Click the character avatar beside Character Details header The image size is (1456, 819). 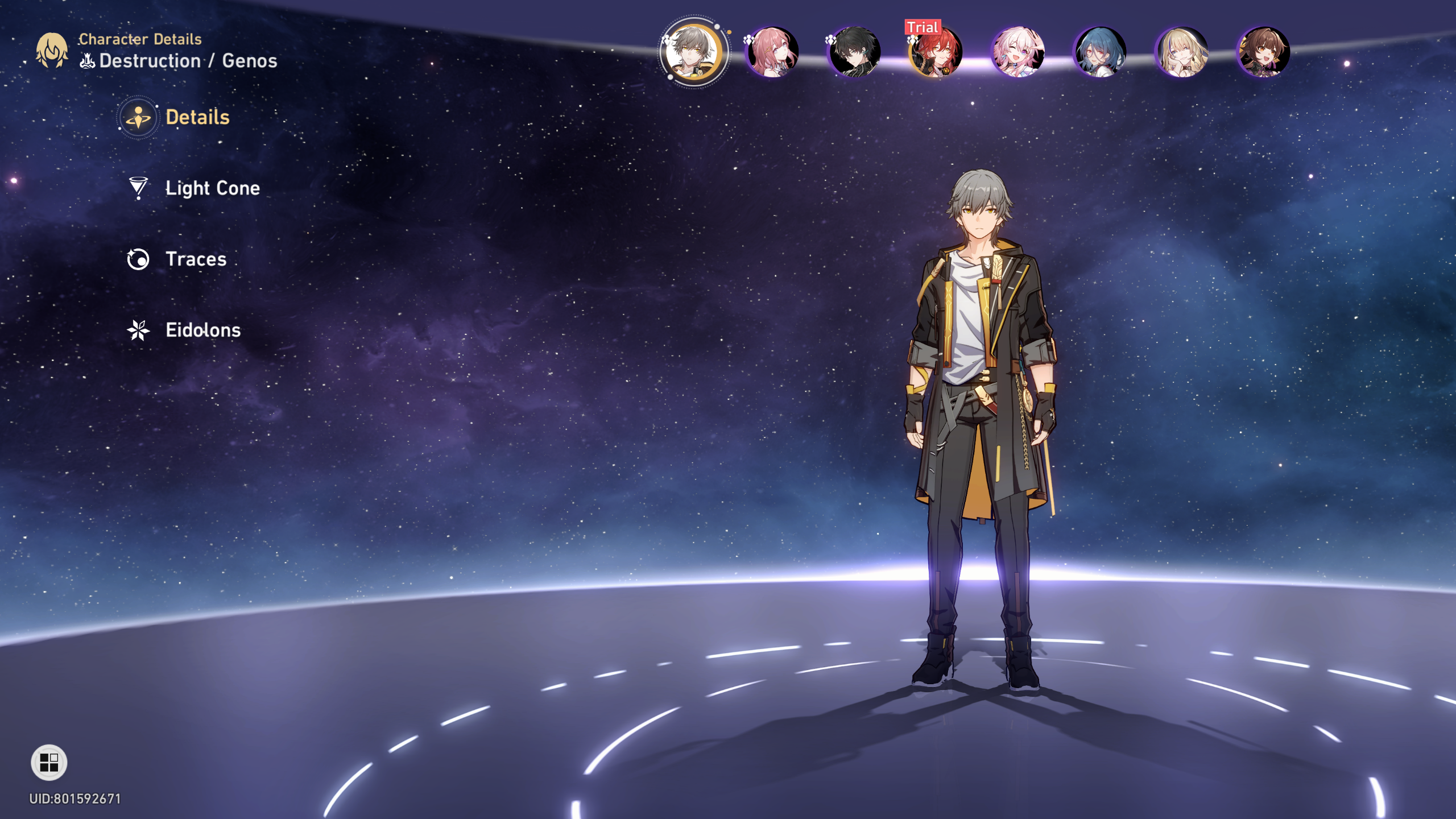[x=52, y=51]
